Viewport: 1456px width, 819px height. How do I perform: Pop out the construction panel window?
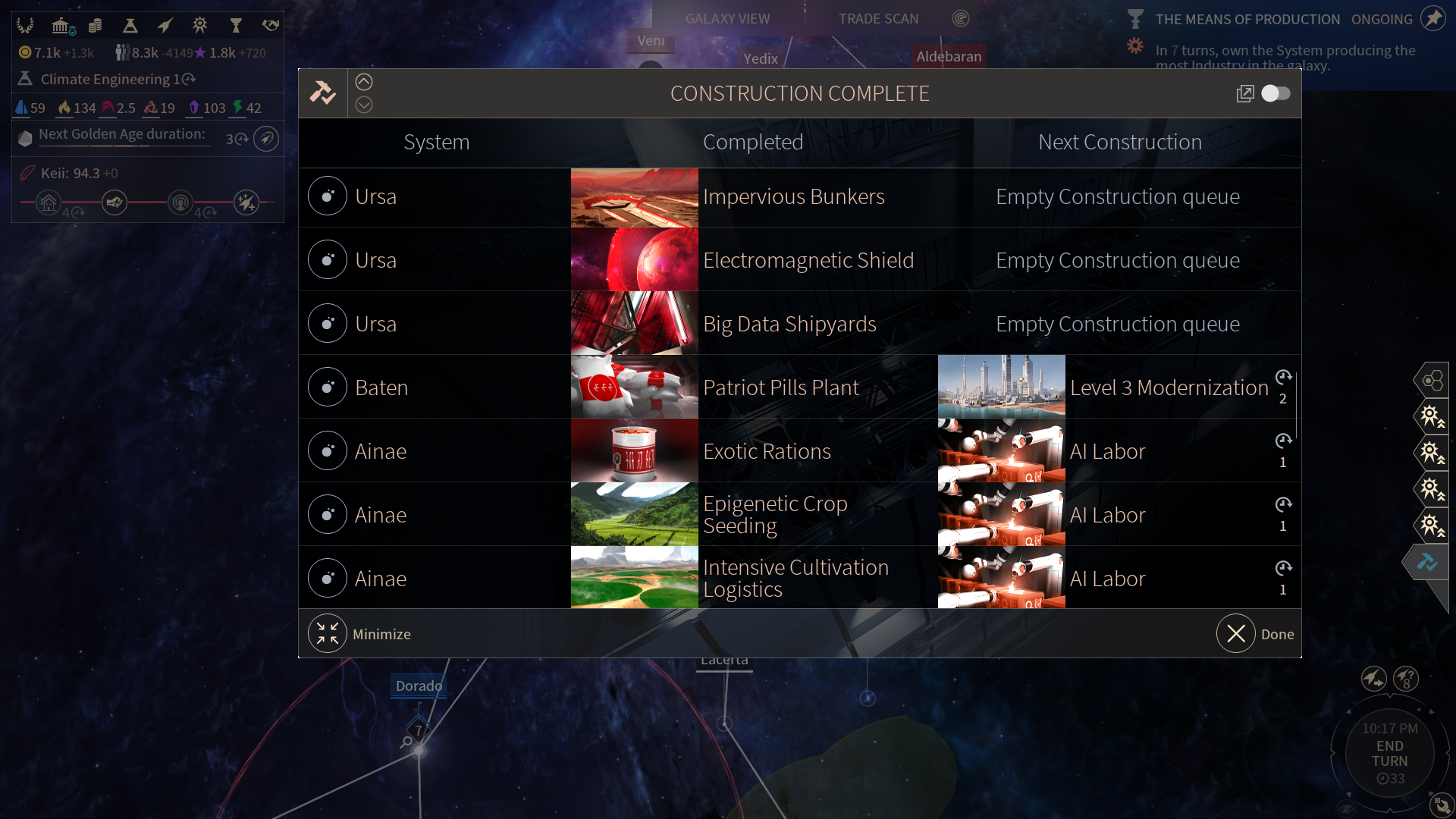pyautogui.click(x=1244, y=93)
